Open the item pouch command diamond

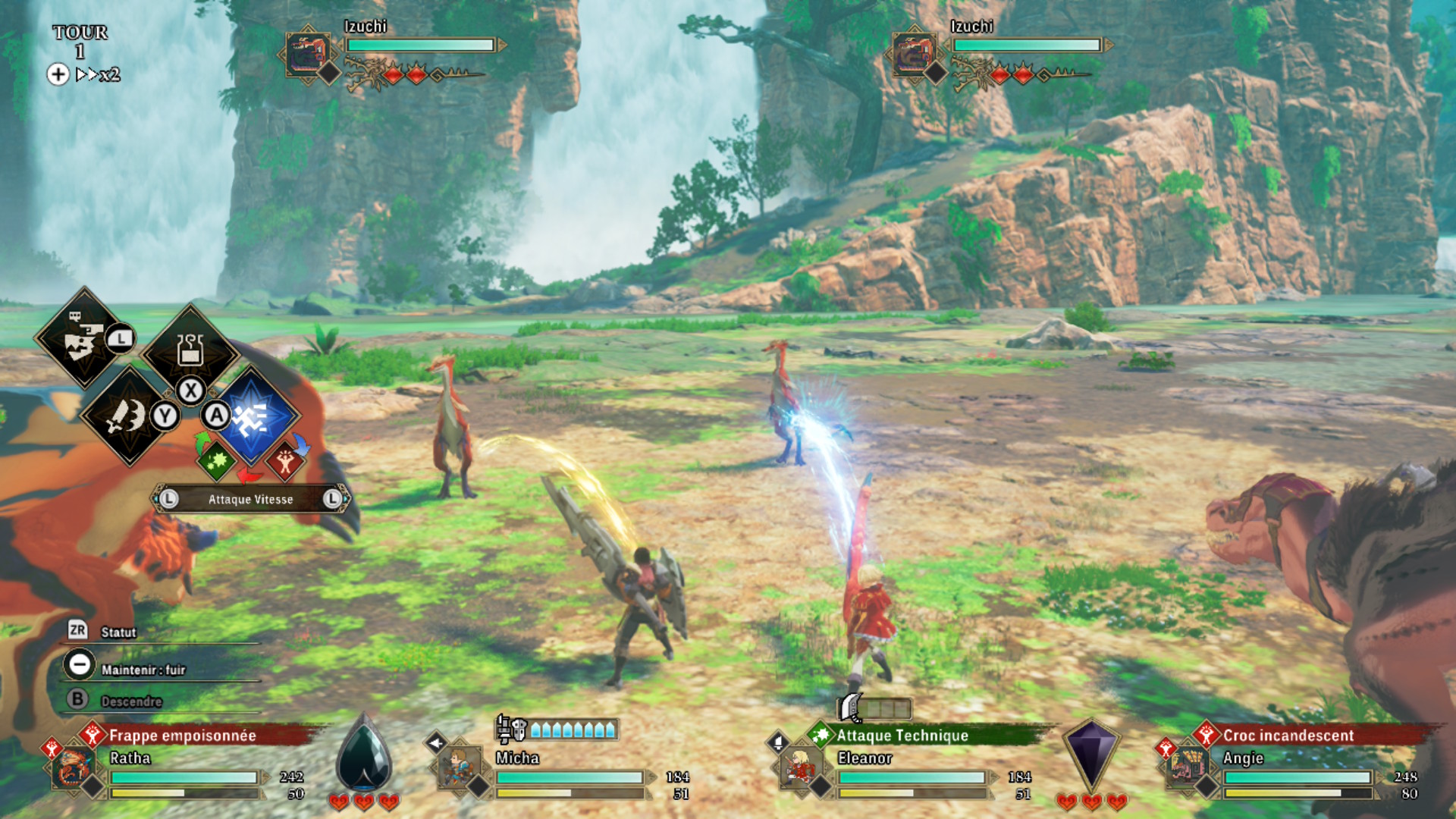pyautogui.click(x=190, y=349)
